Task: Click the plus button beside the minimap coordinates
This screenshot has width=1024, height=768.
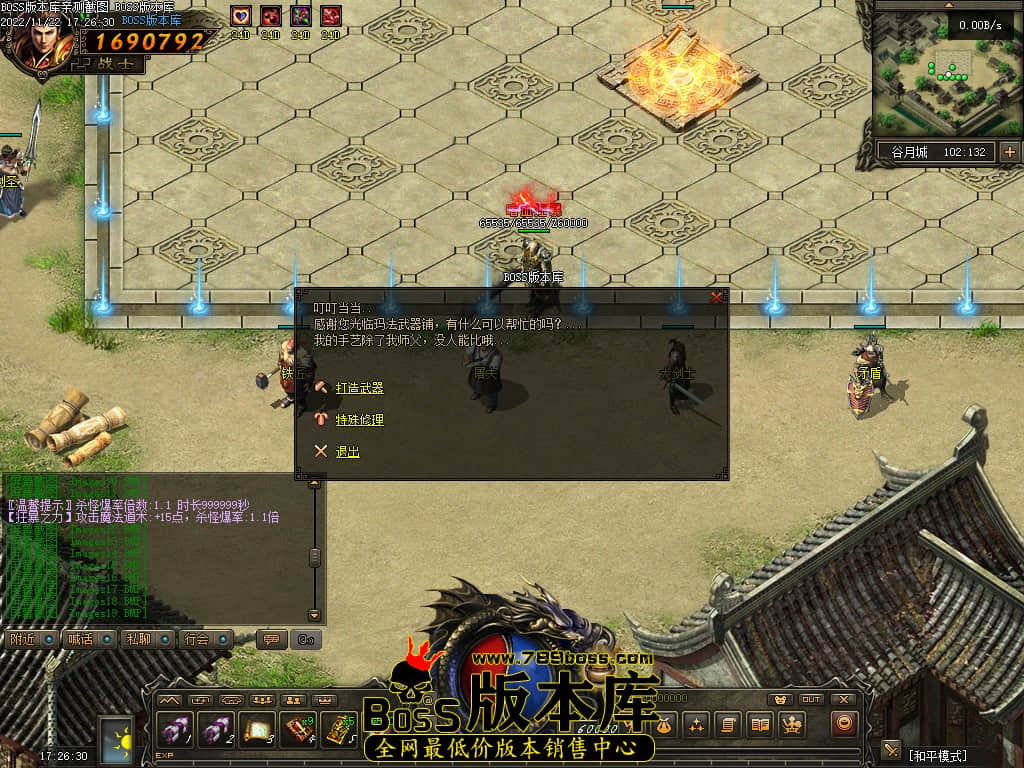Action: [x=1009, y=152]
